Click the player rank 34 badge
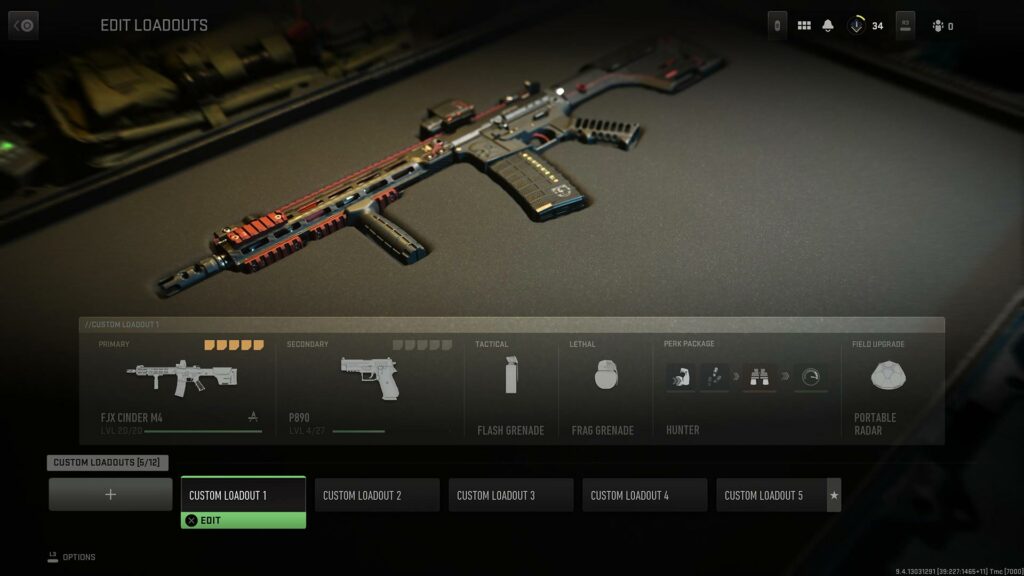 [x=866, y=26]
